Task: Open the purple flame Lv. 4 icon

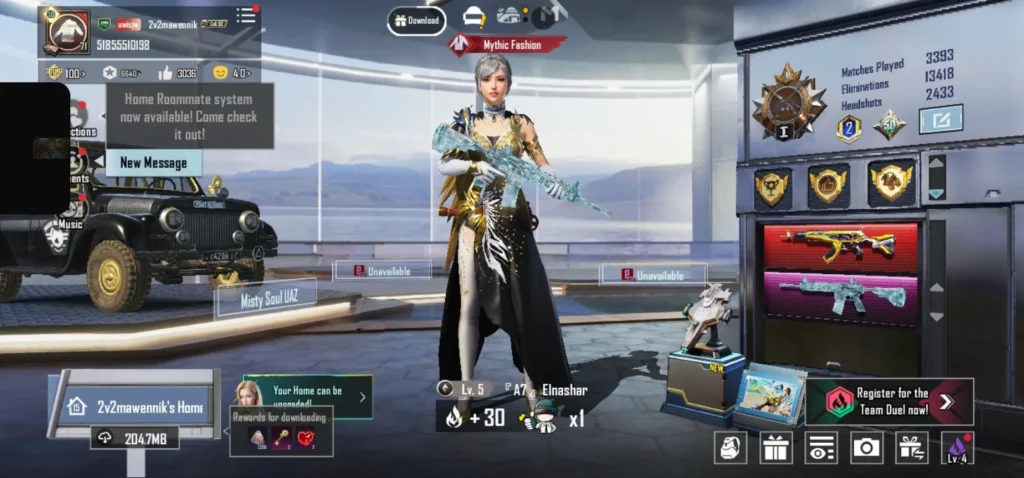Action: [x=957, y=447]
